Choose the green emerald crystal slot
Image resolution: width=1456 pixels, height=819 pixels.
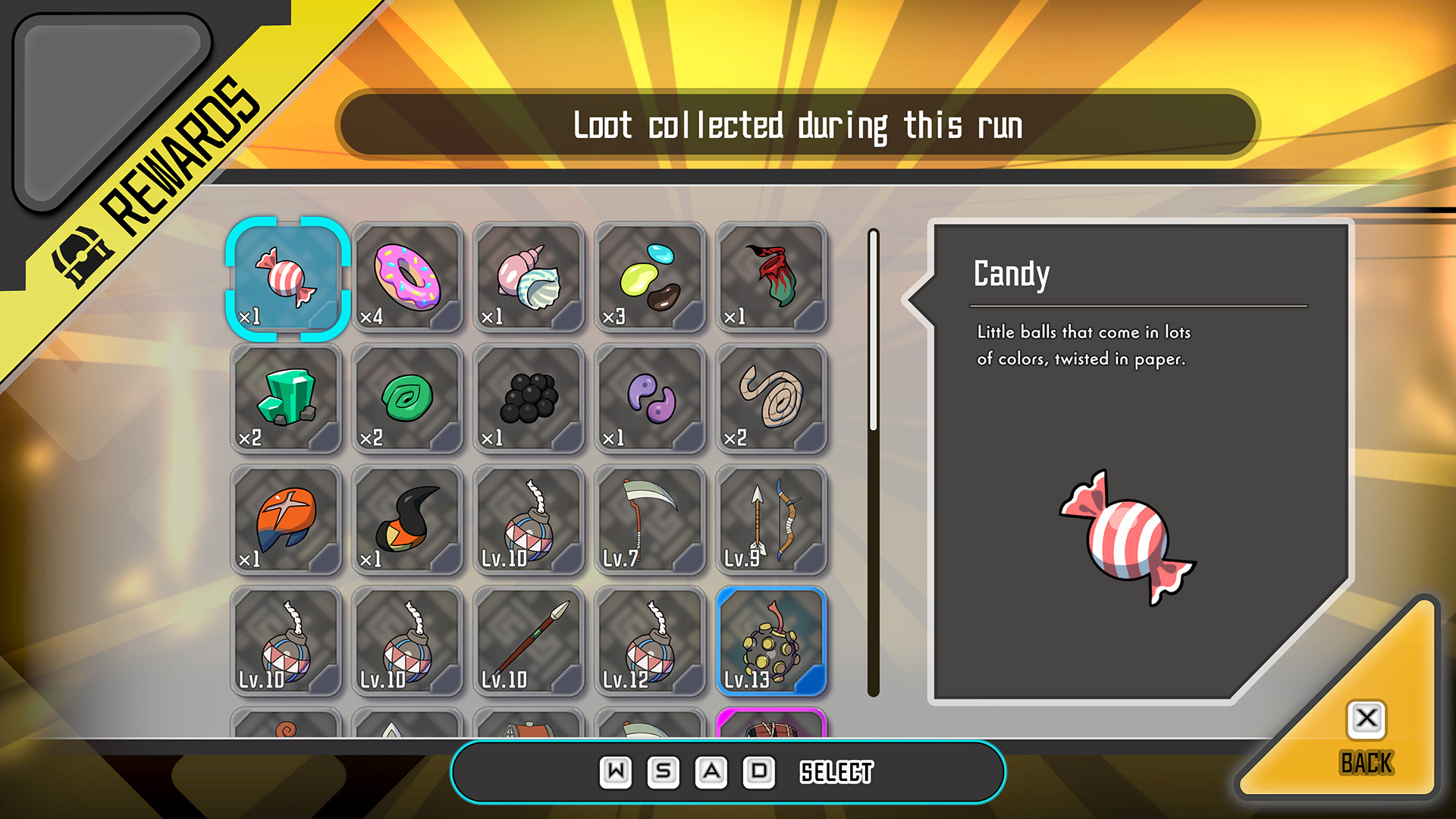coord(287,399)
